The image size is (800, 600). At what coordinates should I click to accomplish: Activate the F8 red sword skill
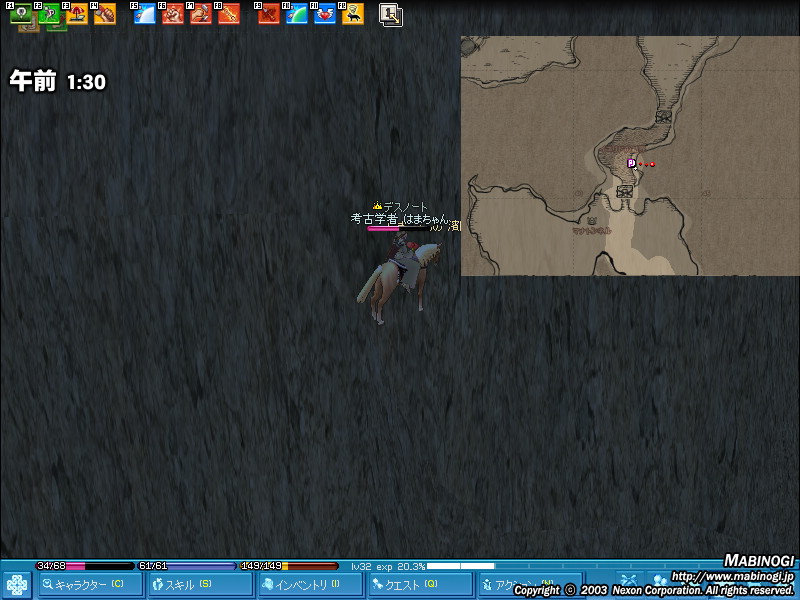click(x=229, y=14)
